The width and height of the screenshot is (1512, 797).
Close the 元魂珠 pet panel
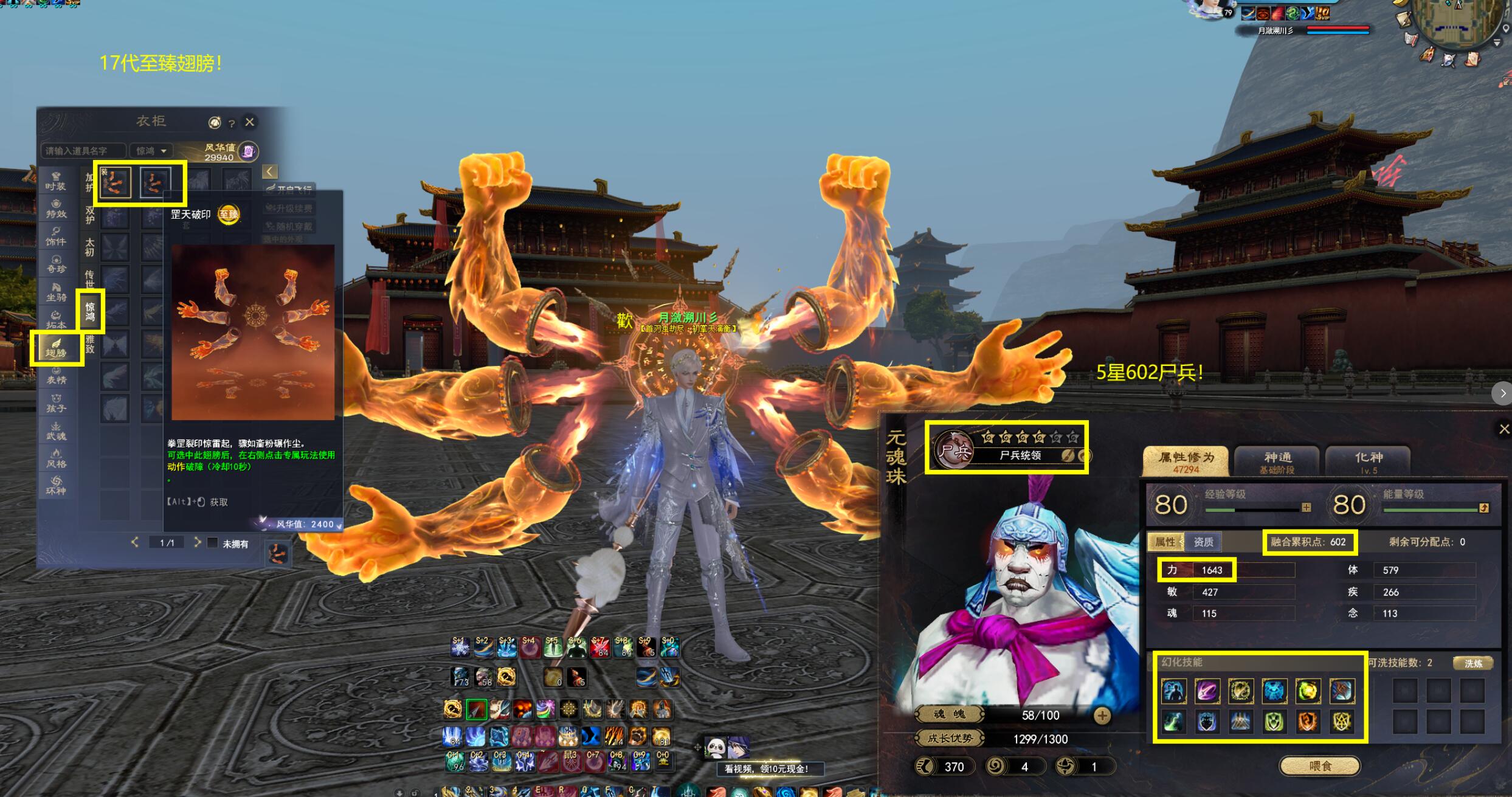click(1503, 429)
